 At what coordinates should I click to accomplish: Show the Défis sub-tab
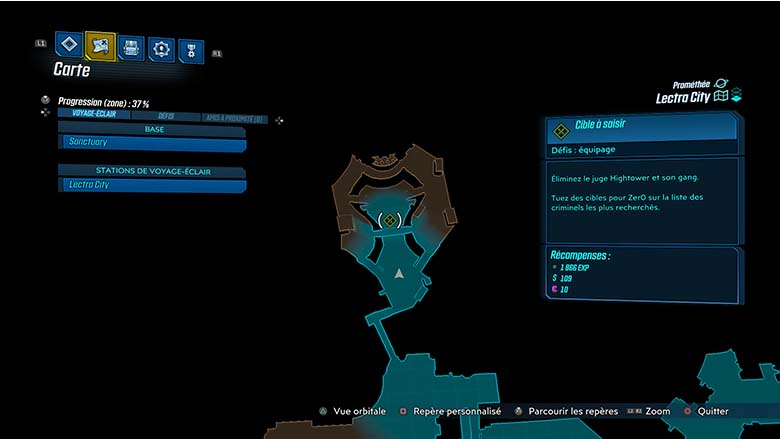[x=166, y=116]
